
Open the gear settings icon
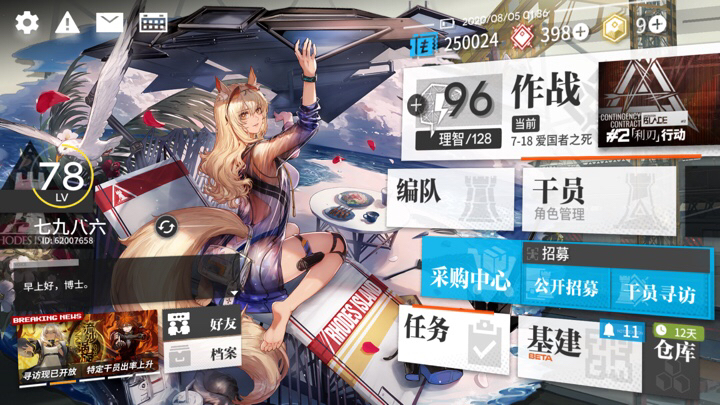point(27,22)
